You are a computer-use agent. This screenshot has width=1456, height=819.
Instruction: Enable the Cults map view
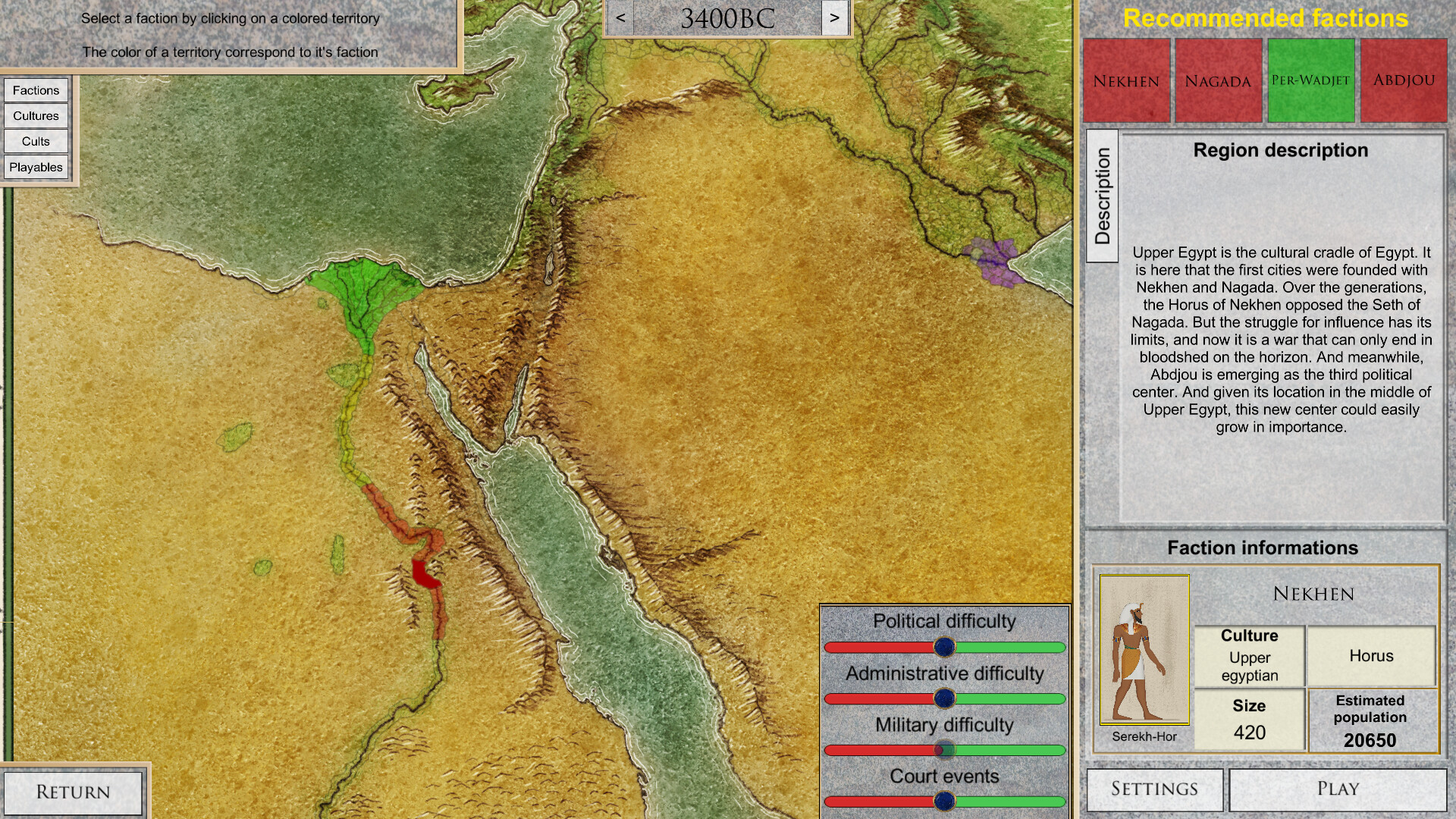tap(36, 141)
